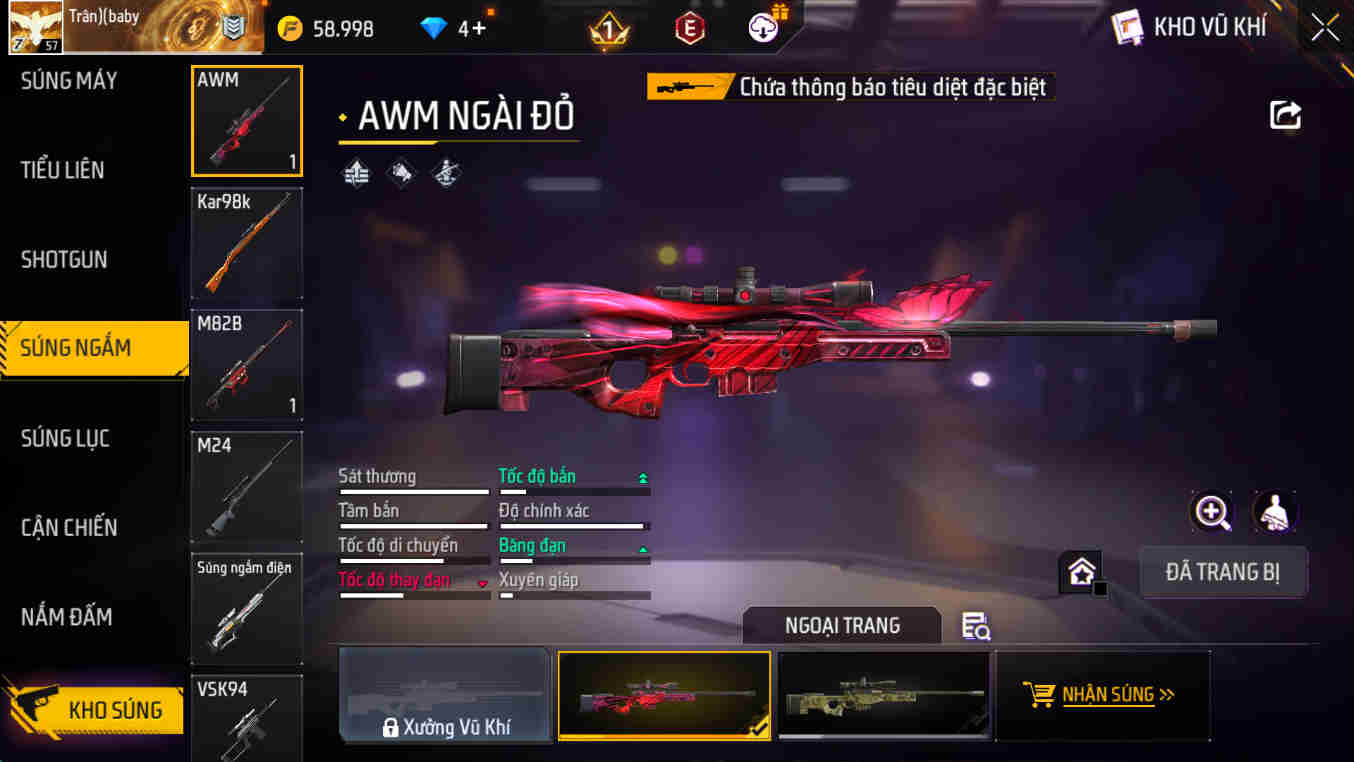
Task: Expand the search filter beside NGOẠI TRANG
Action: tap(975, 625)
